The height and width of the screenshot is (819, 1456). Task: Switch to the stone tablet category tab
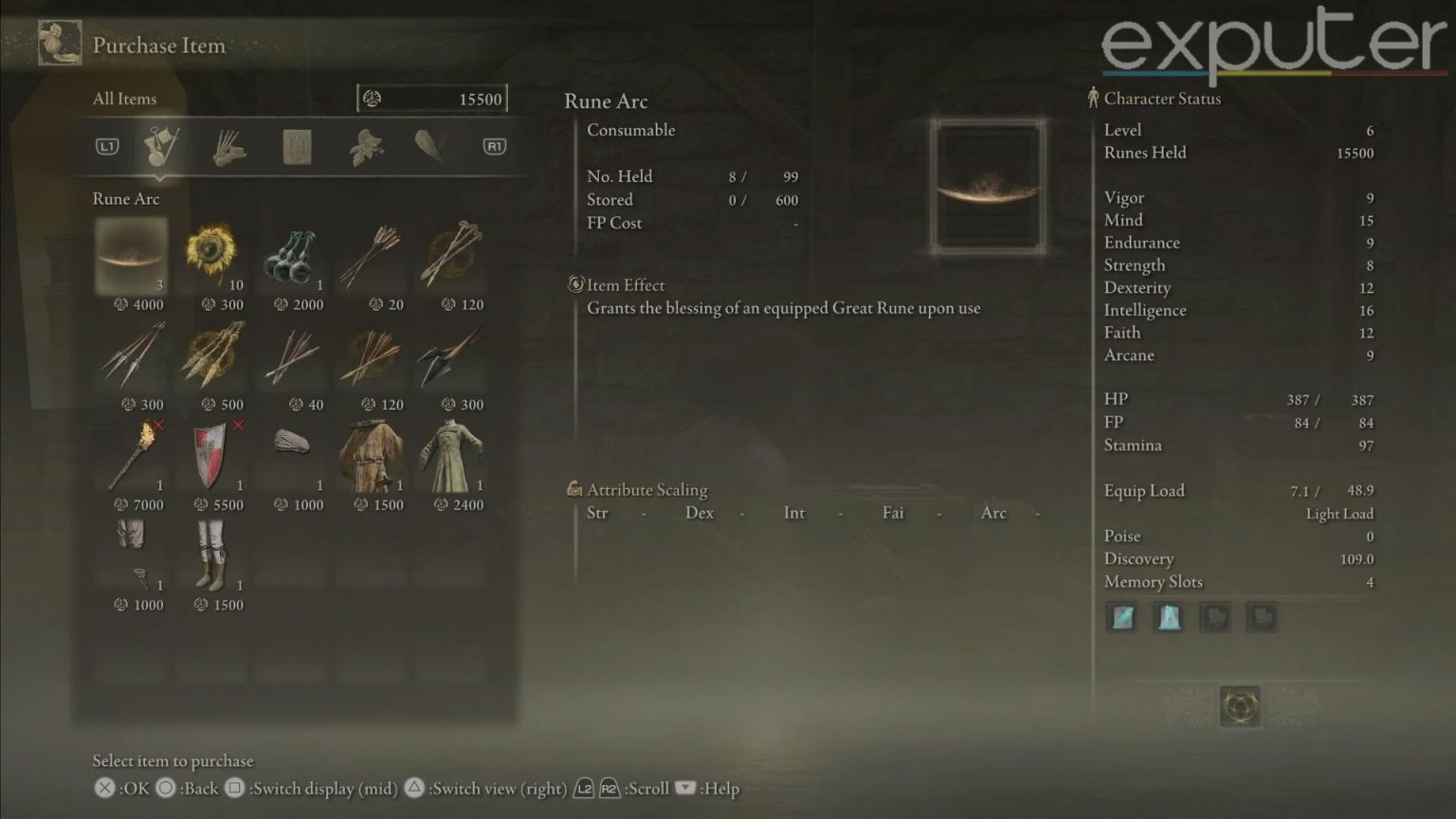[297, 147]
